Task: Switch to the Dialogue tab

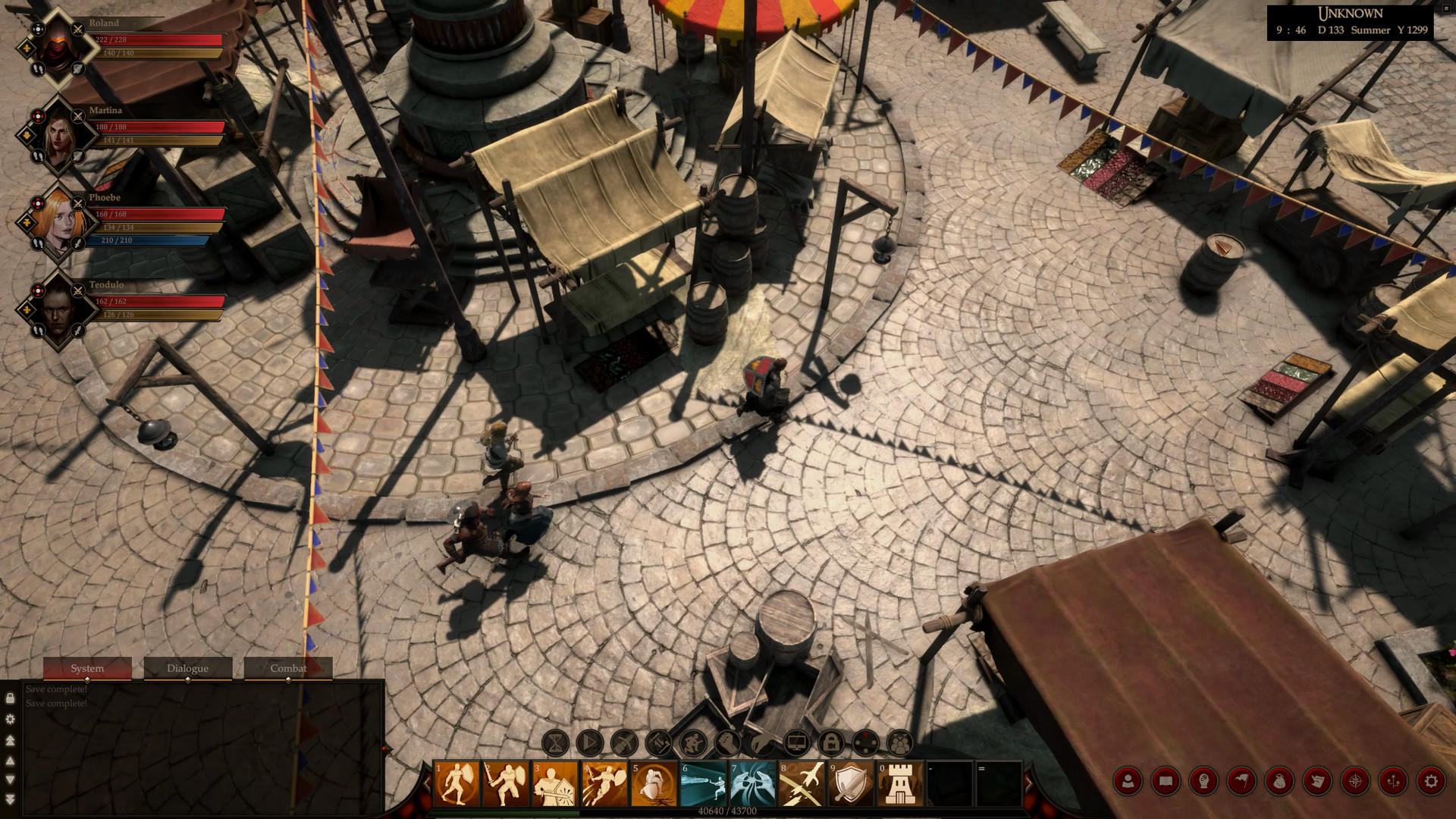Action: tap(187, 668)
